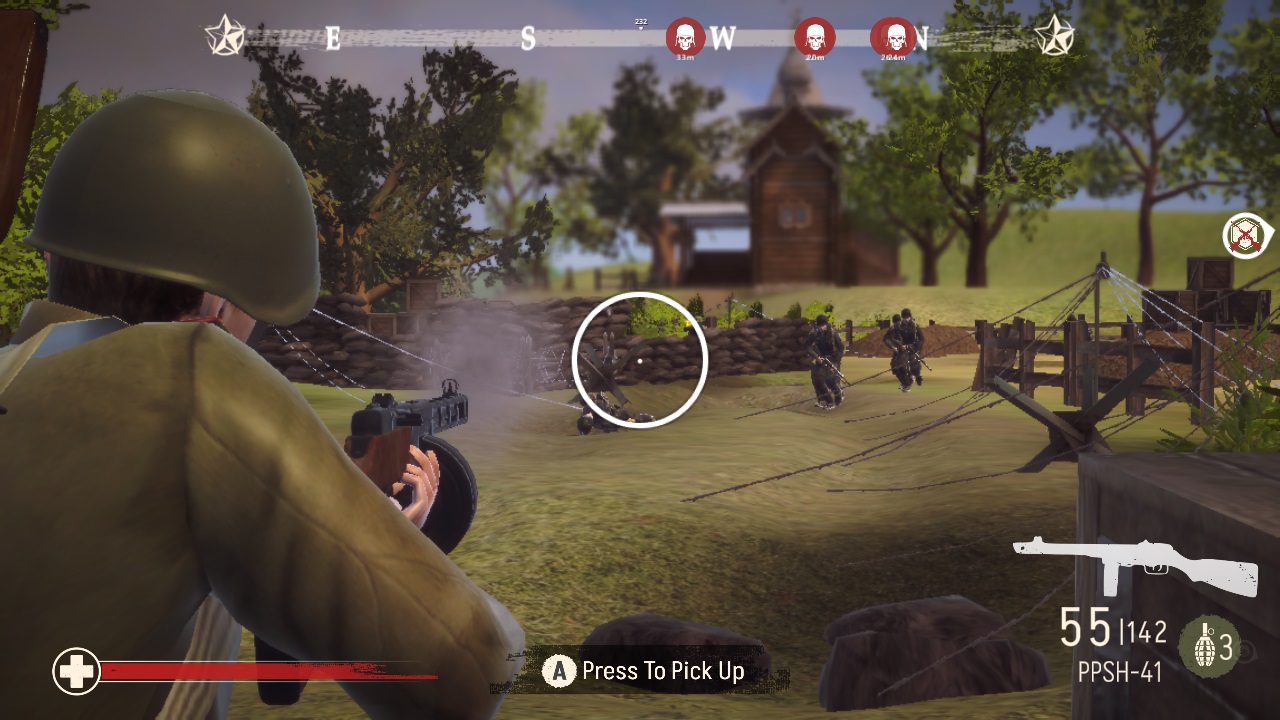Select the skull enemy marker at 3.1m
Viewport: 1280px width, 720px height.
(683, 38)
